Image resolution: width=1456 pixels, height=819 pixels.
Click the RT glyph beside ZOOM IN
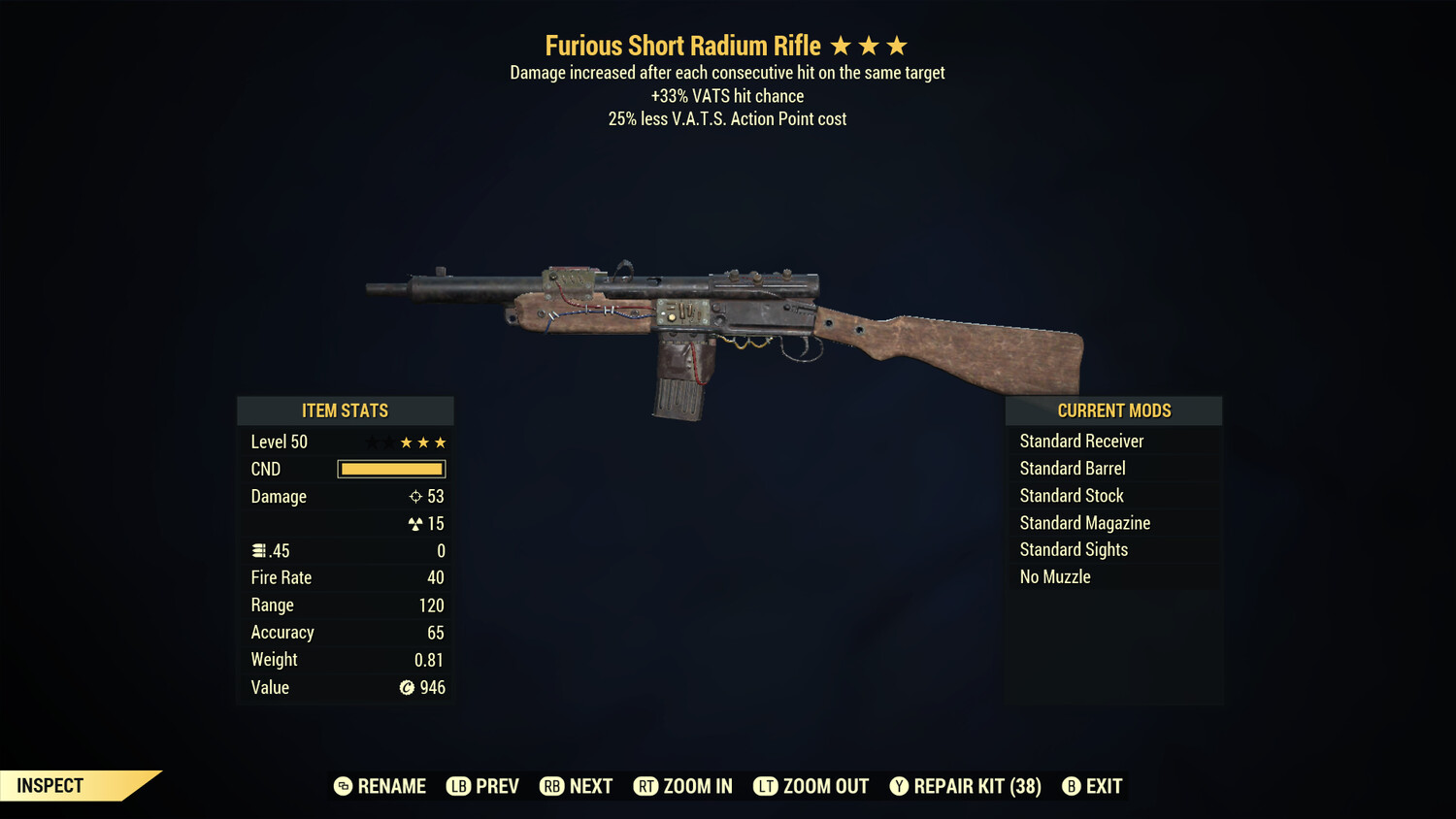[645, 786]
